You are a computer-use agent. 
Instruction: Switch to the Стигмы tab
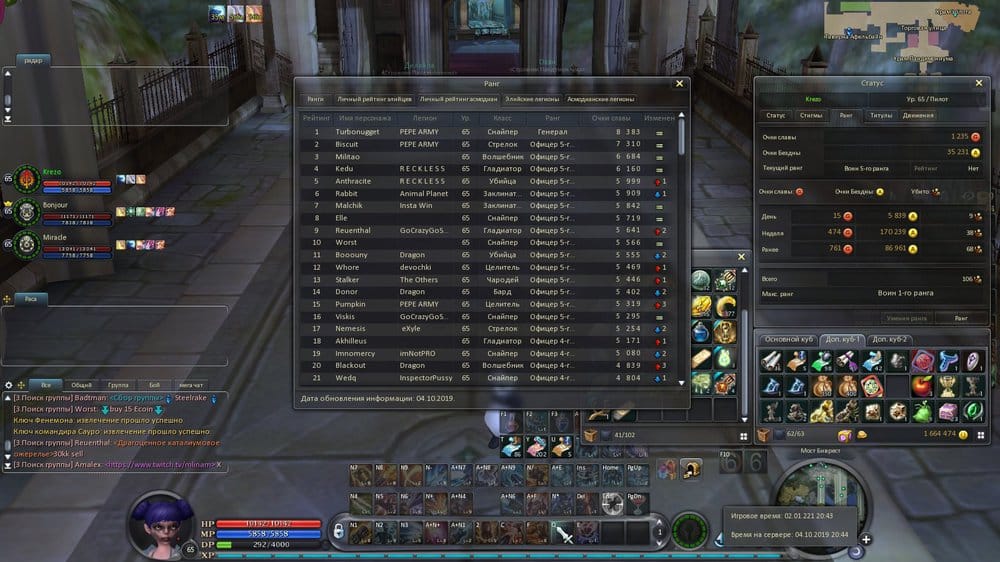click(811, 116)
